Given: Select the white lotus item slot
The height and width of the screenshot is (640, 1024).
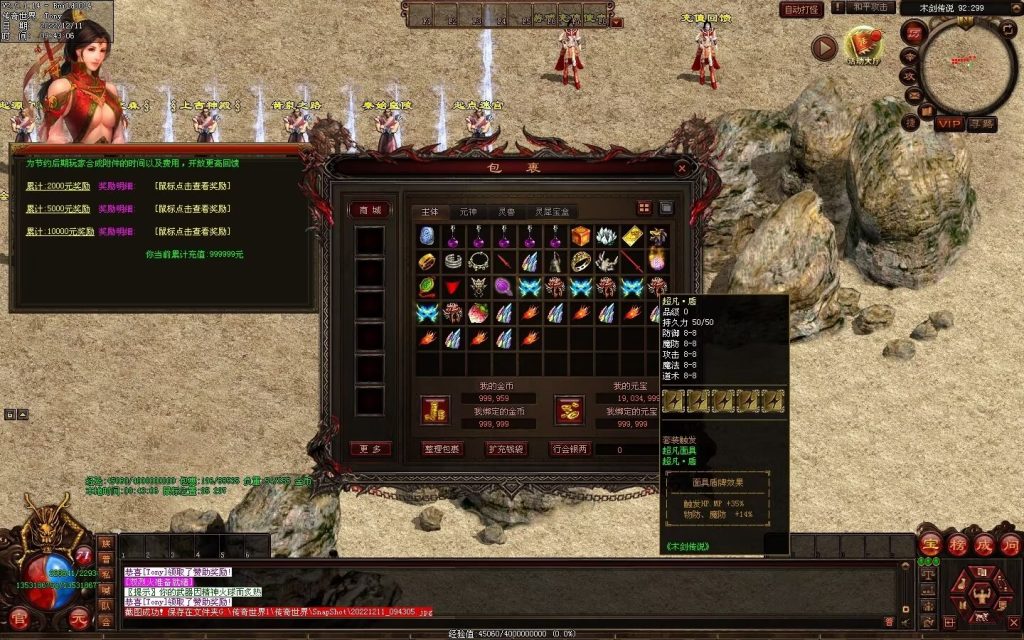Looking at the screenshot, I should (607, 236).
